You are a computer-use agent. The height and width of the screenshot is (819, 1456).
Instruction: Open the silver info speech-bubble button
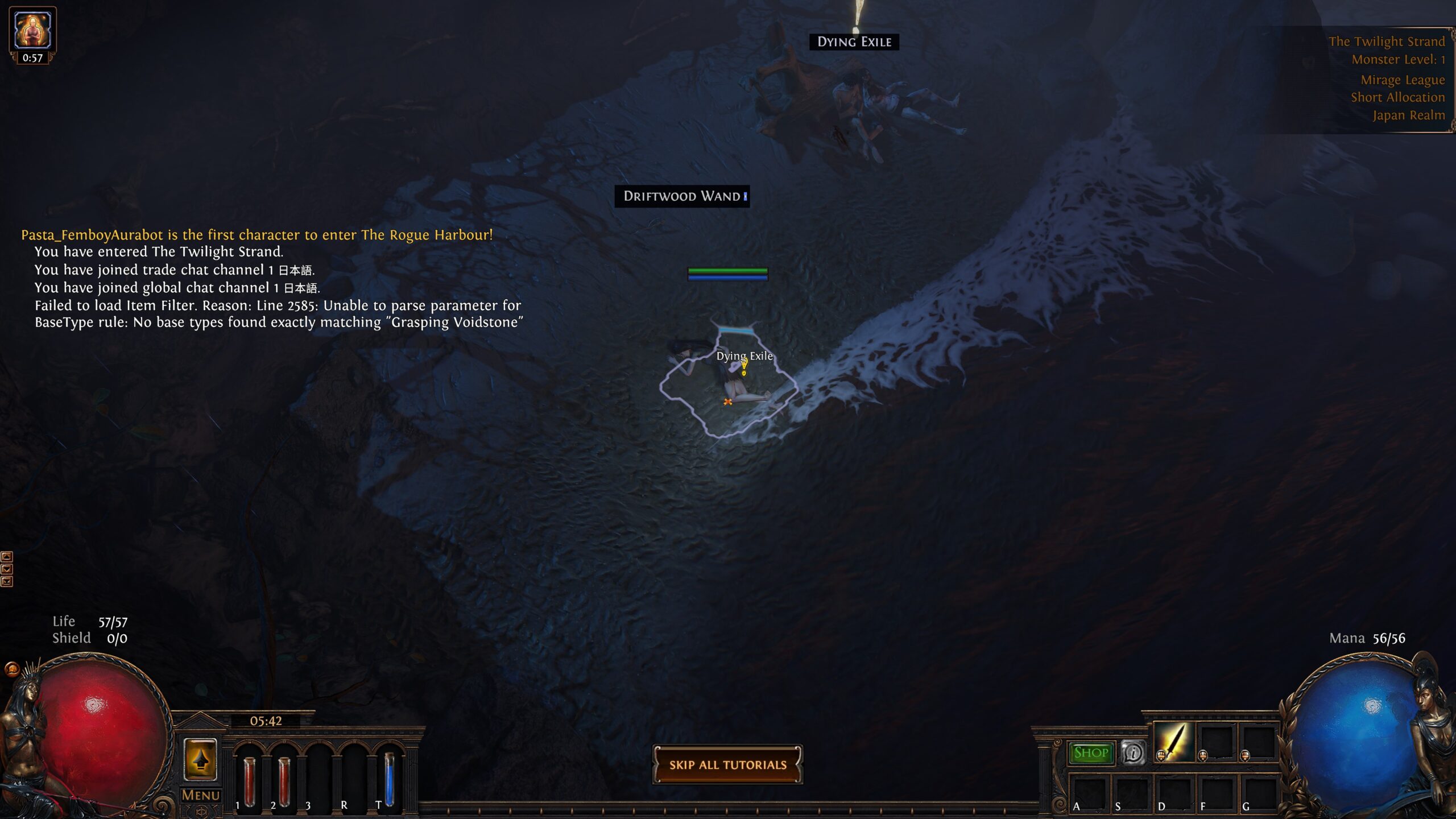pyautogui.click(x=1132, y=753)
